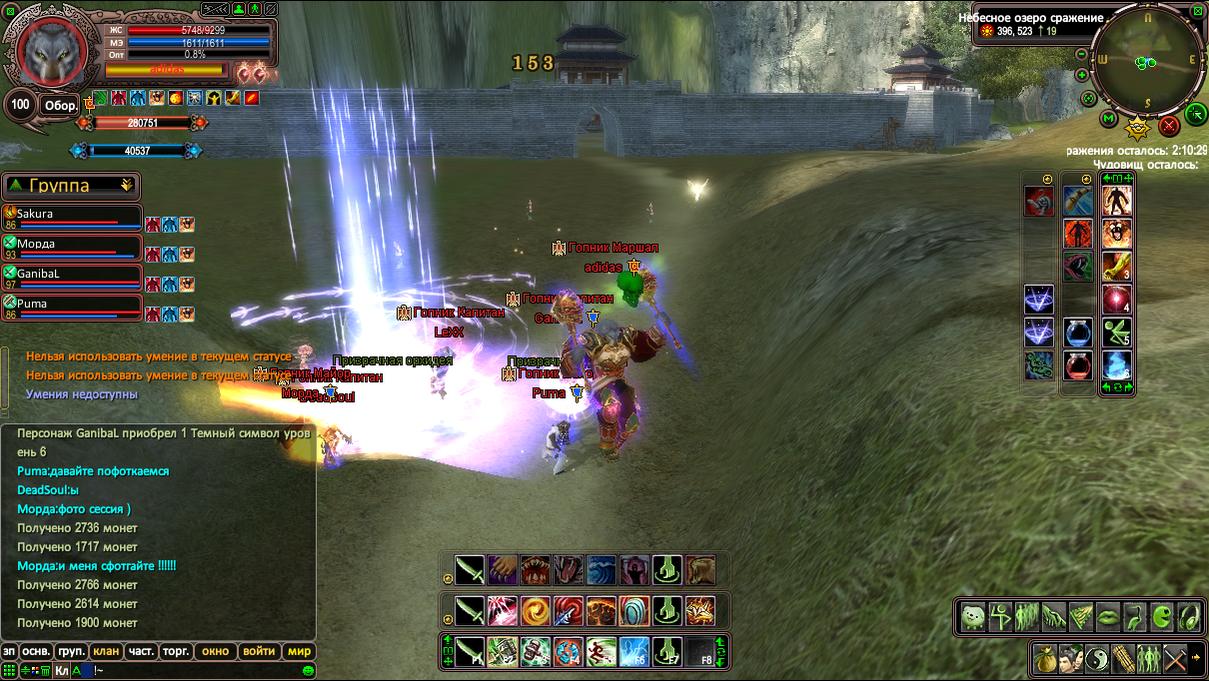Toggle the Обор. stance button

[60, 105]
